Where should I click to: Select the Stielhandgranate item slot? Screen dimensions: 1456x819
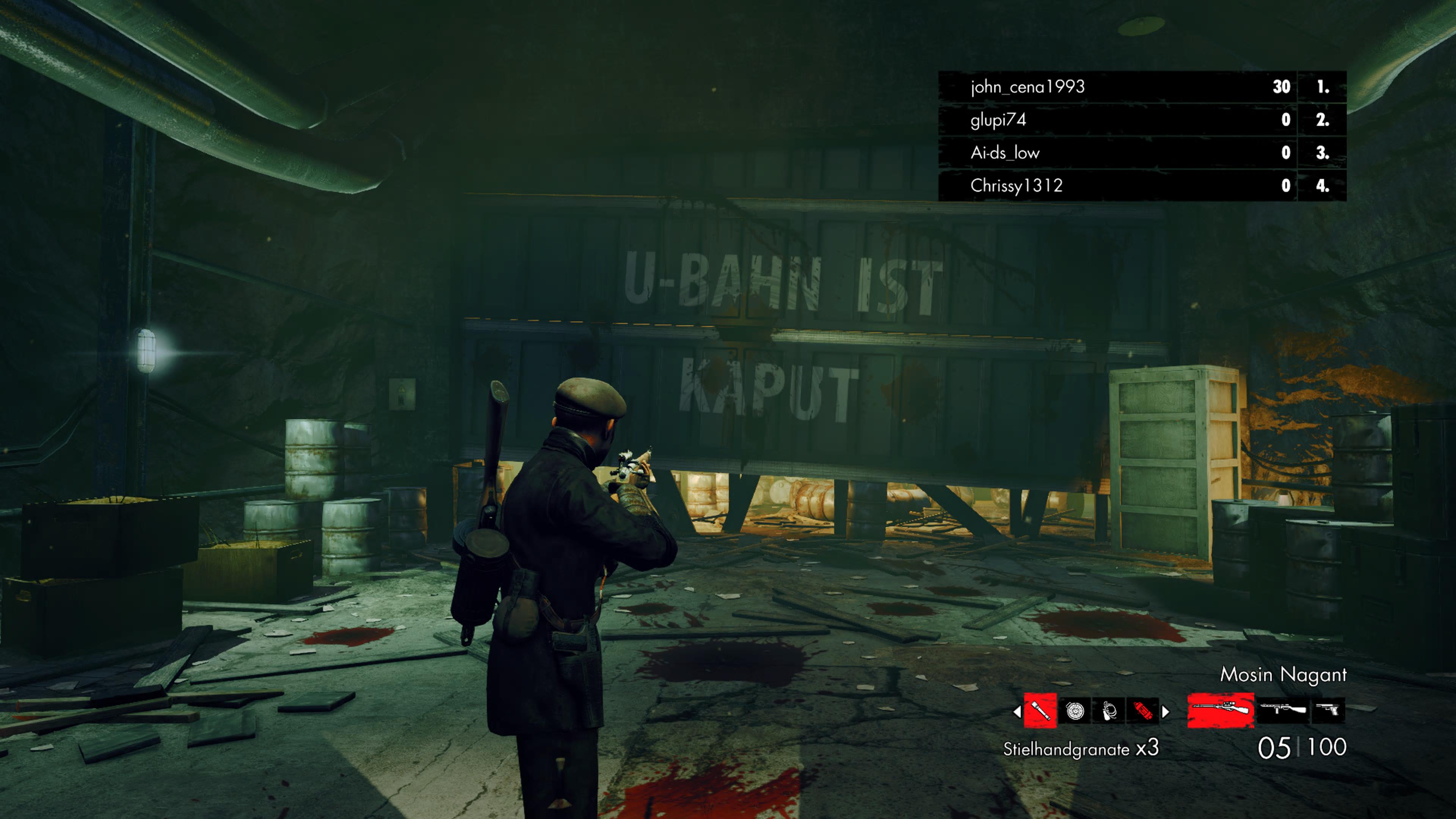click(x=1040, y=711)
